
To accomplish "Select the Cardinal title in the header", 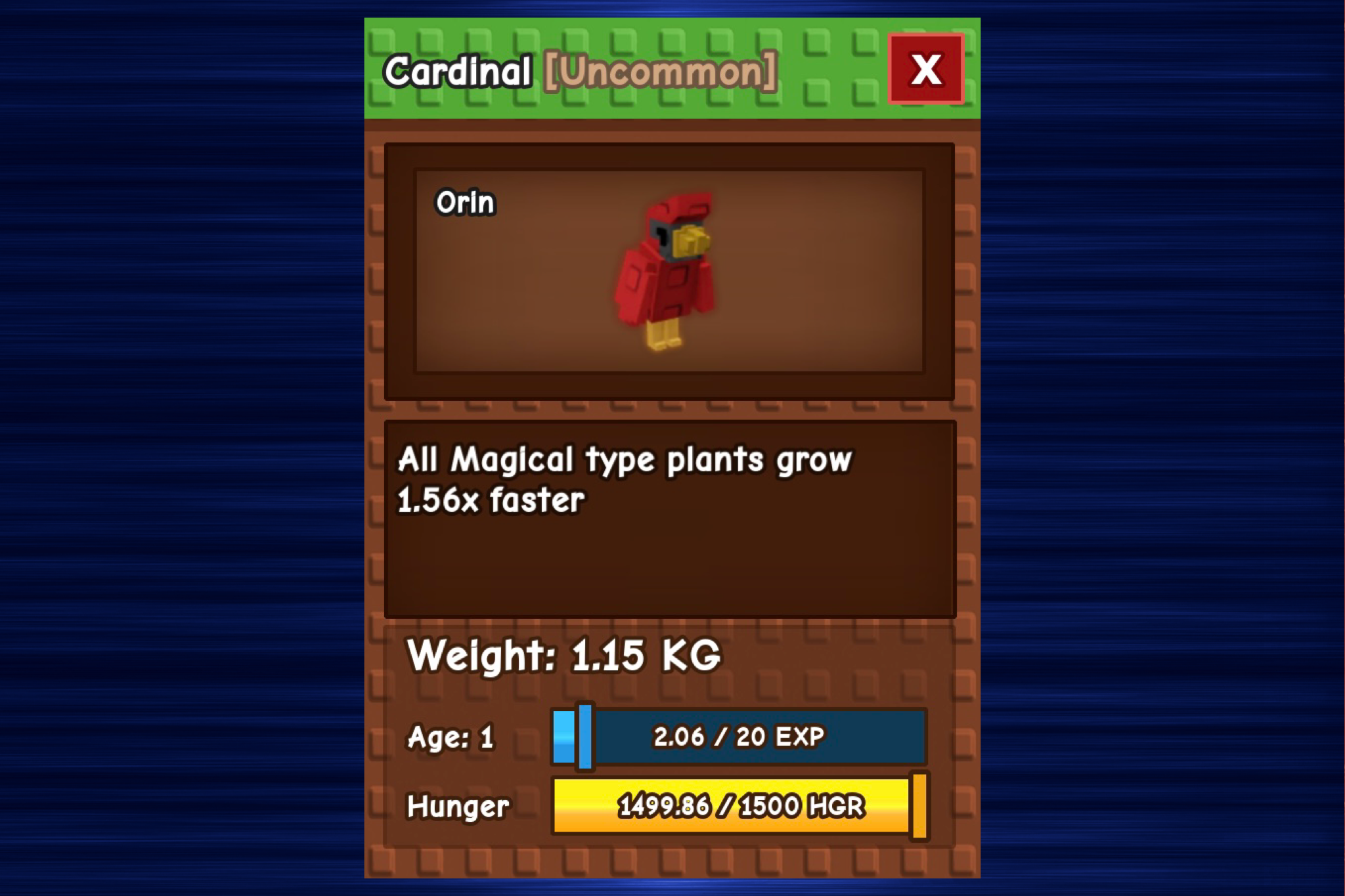I will pos(456,70).
